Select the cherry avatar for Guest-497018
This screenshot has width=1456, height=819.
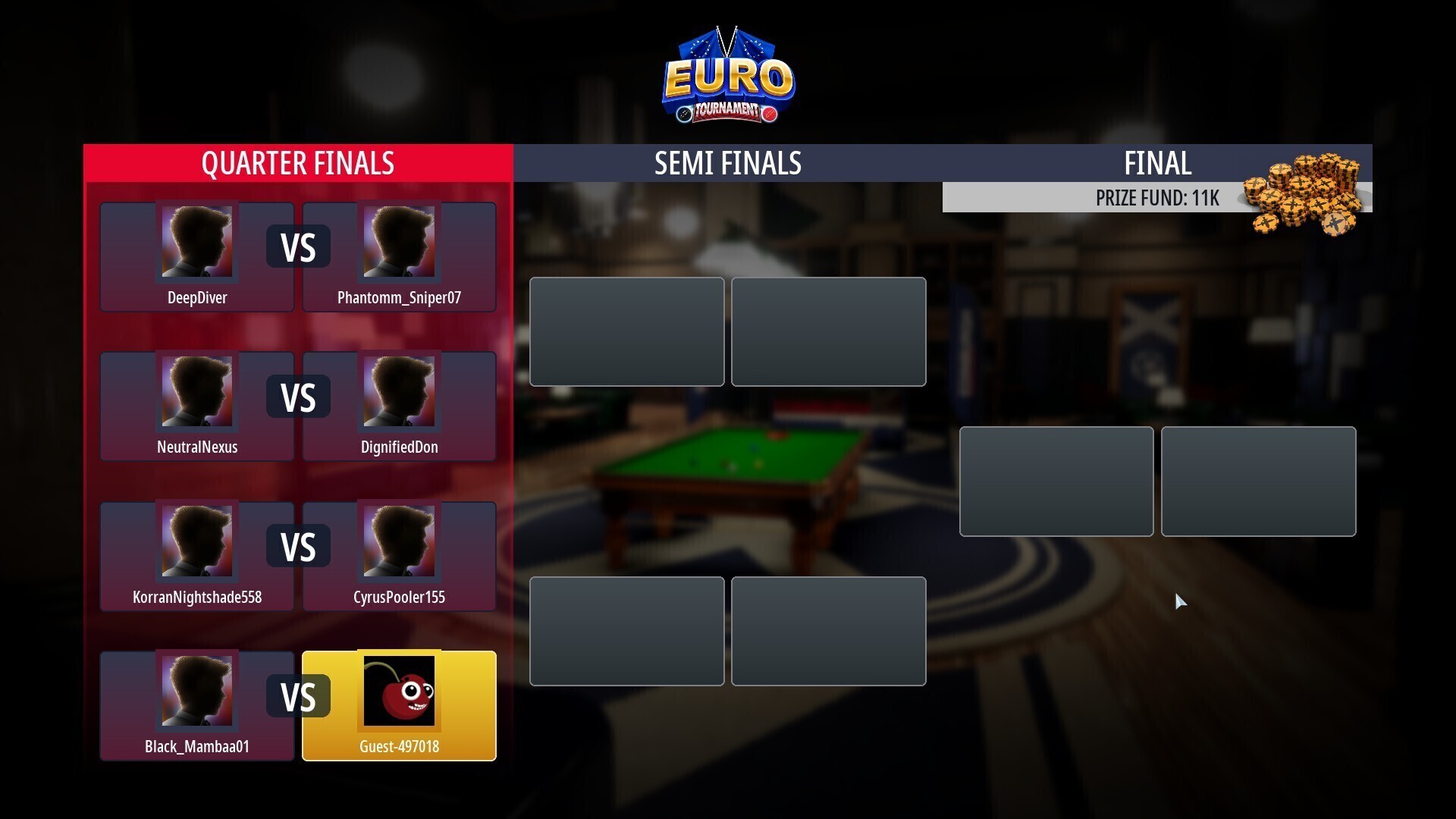pyautogui.click(x=400, y=689)
